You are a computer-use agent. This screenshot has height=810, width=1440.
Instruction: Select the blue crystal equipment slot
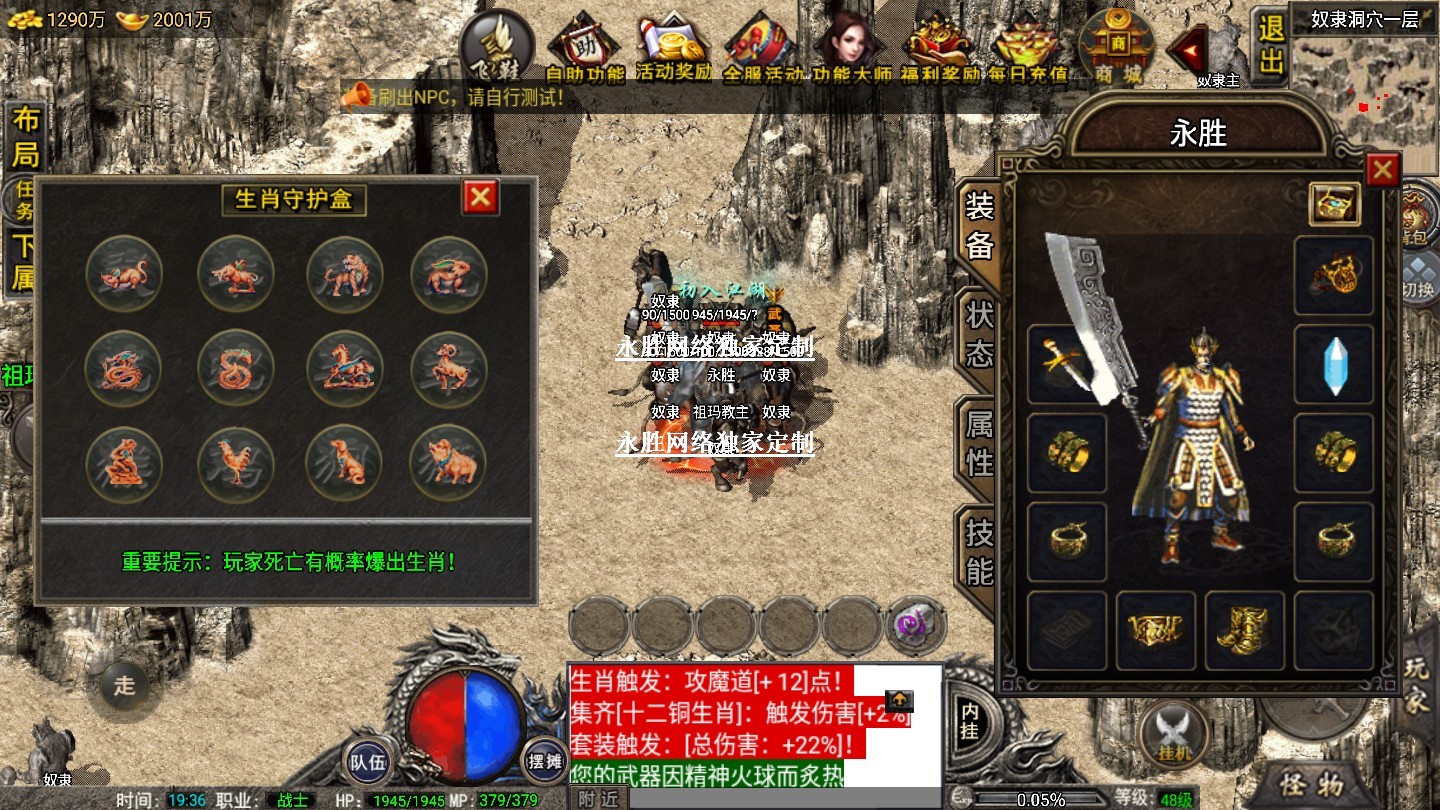pyautogui.click(x=1334, y=364)
